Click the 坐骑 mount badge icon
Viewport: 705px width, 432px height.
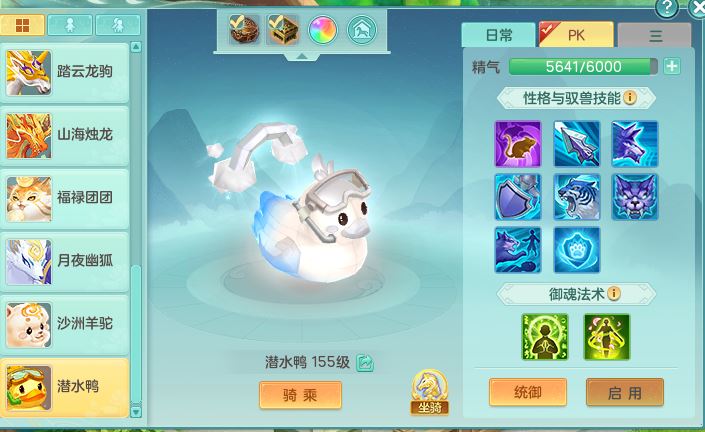[428, 392]
